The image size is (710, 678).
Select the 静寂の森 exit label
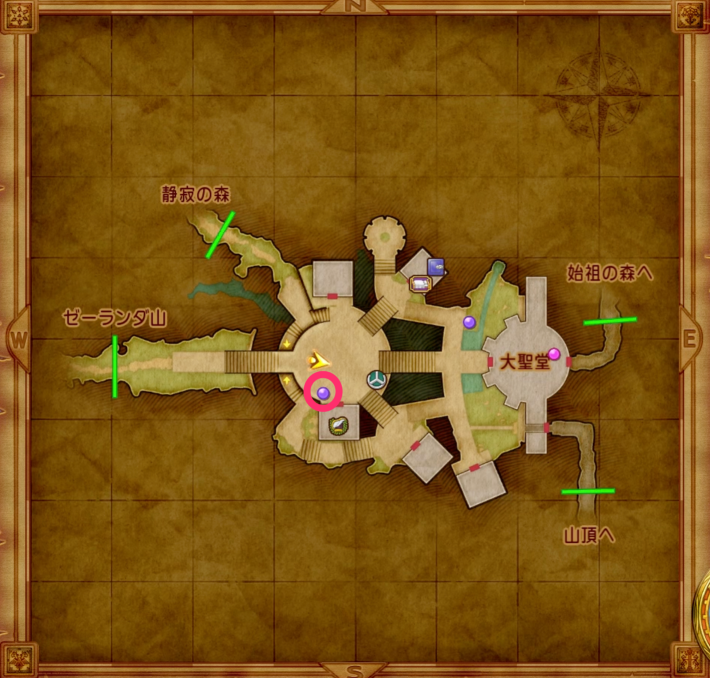[x=196, y=195]
